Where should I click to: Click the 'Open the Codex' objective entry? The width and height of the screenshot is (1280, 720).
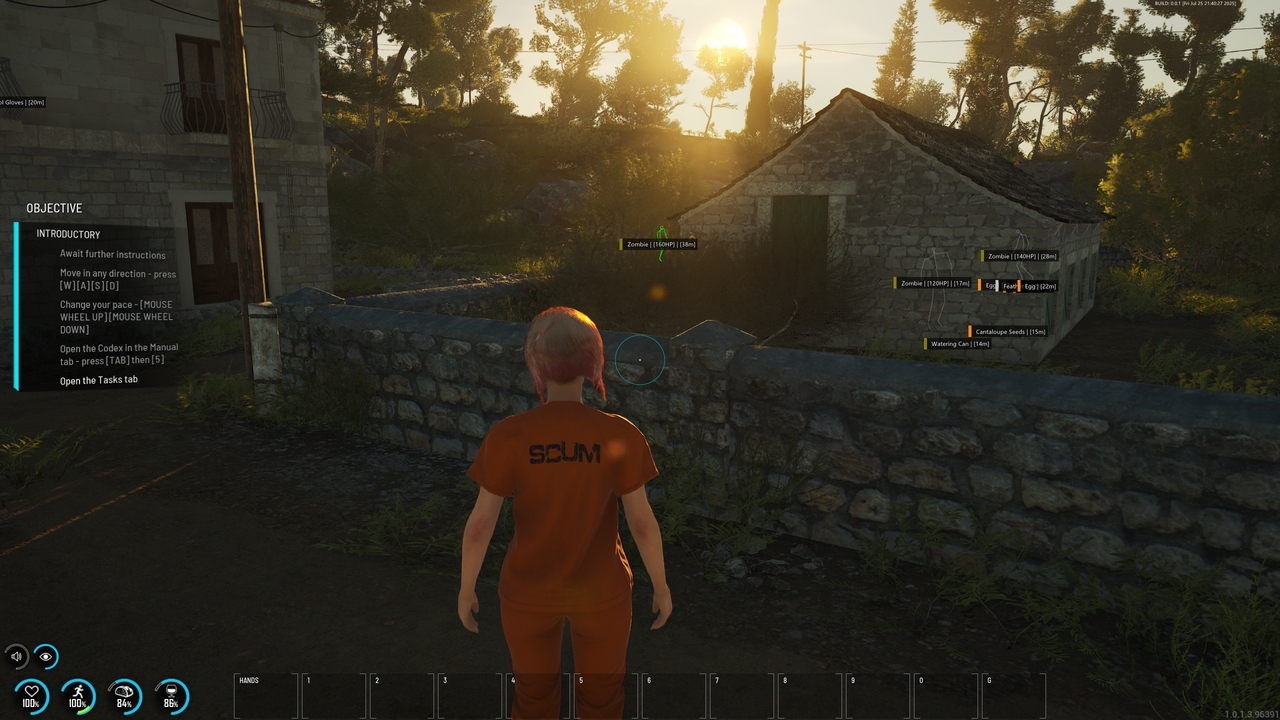(x=120, y=353)
